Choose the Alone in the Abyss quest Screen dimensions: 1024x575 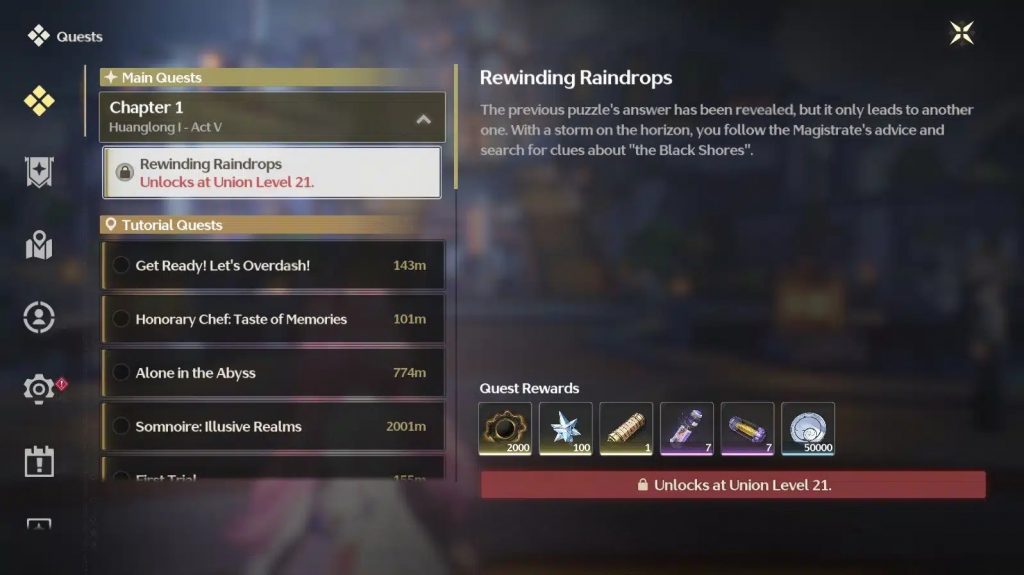point(272,373)
